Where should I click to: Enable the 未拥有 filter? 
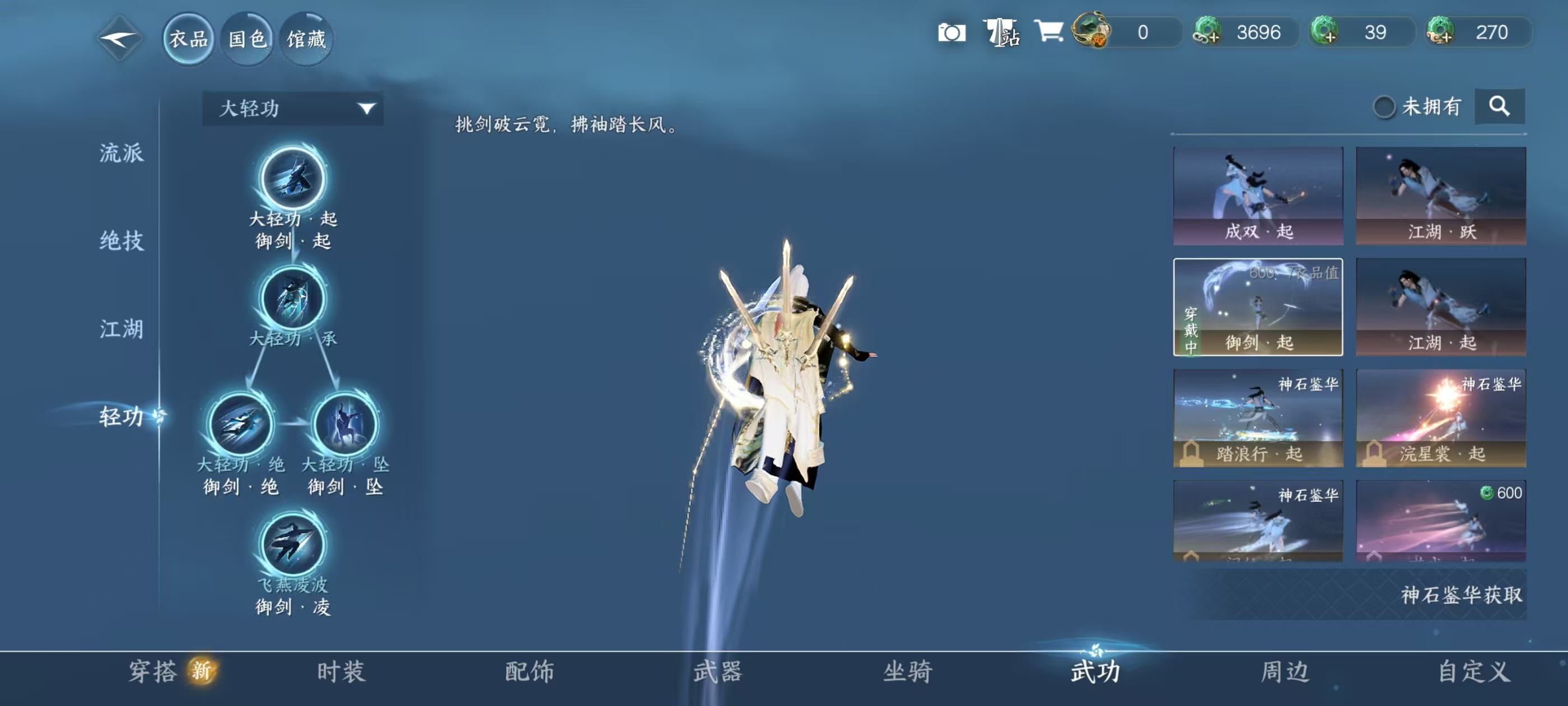tap(1387, 105)
